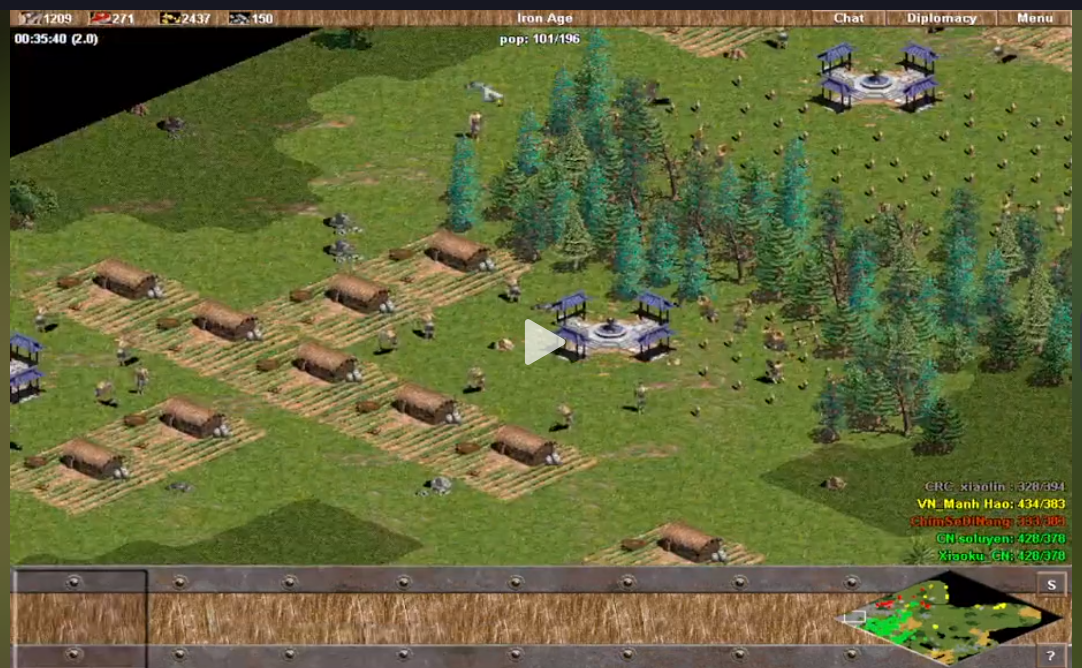Open help with the question mark button

pyautogui.click(x=1051, y=656)
